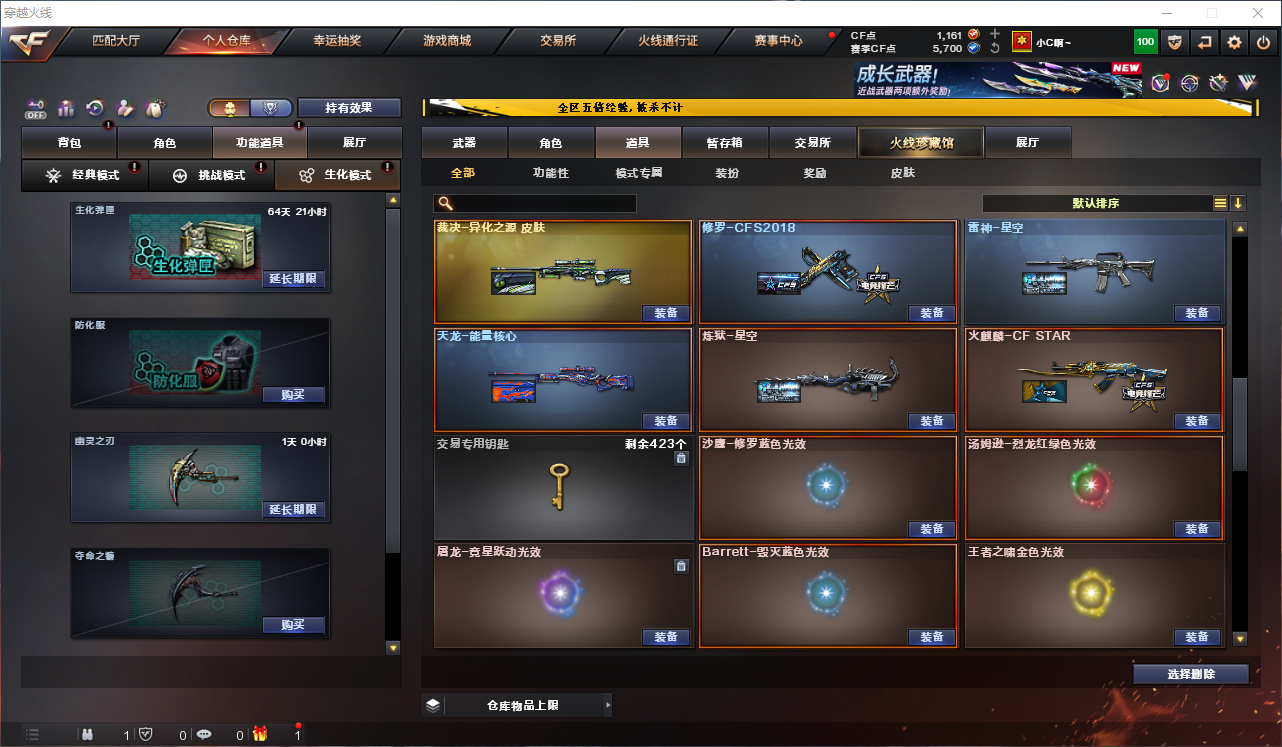Open the 幸运抽奖 lucky draw page
The width and height of the screenshot is (1282, 747).
click(337, 41)
